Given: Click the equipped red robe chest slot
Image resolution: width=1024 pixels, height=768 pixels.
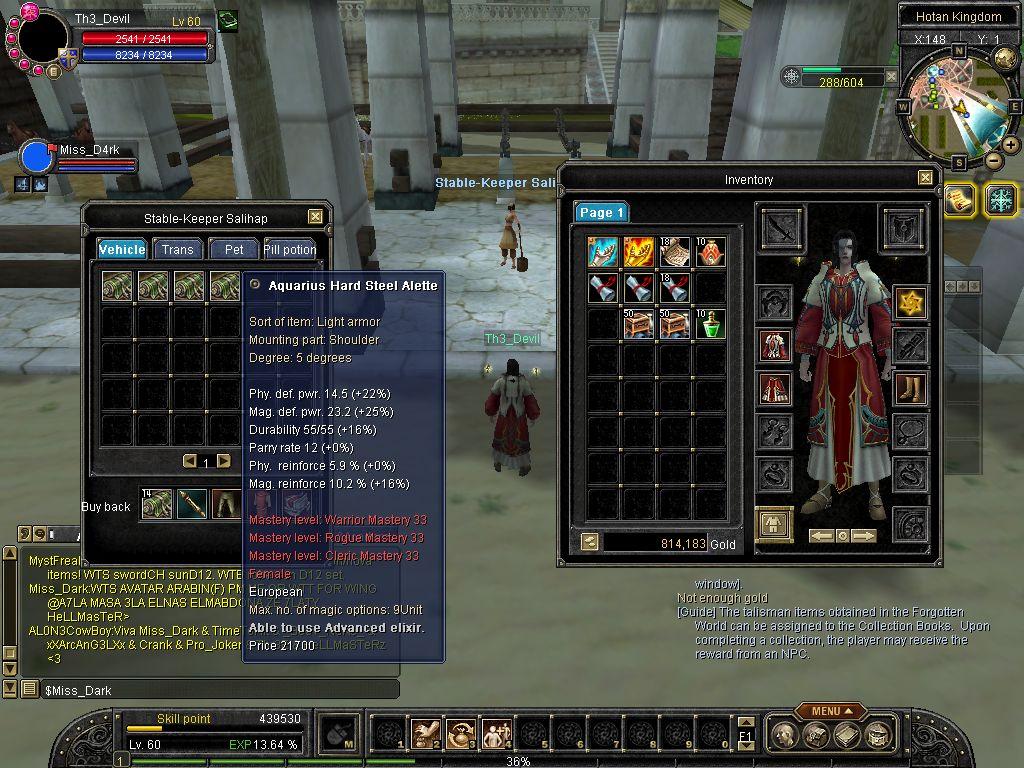Looking at the screenshot, I should (x=774, y=345).
